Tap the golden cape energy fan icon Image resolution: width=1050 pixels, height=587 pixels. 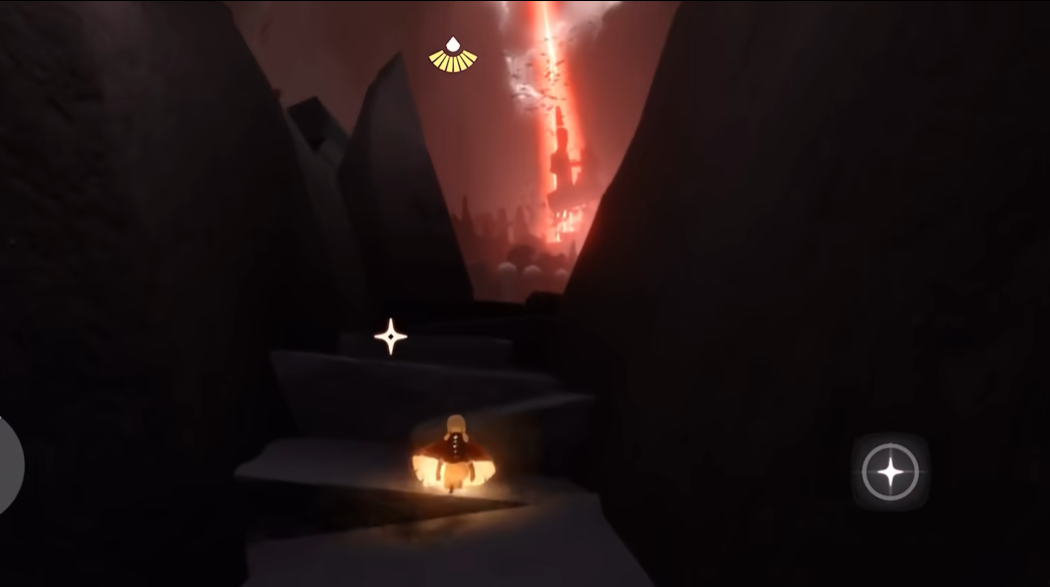click(453, 56)
